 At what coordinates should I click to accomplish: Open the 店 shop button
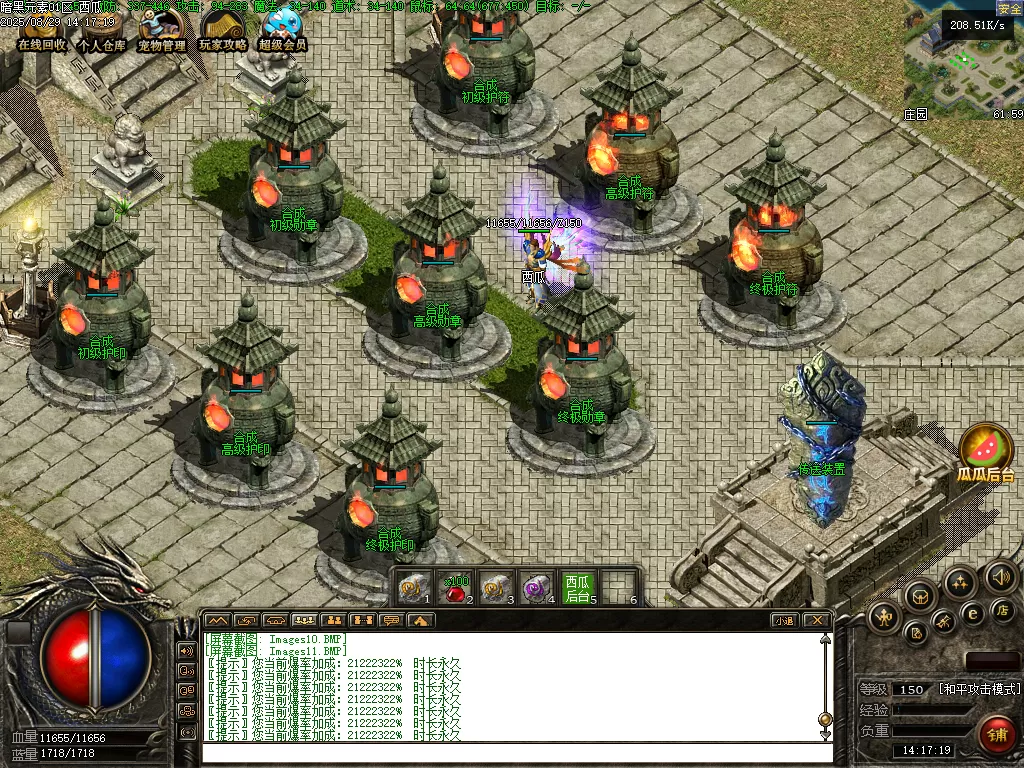point(1001,610)
